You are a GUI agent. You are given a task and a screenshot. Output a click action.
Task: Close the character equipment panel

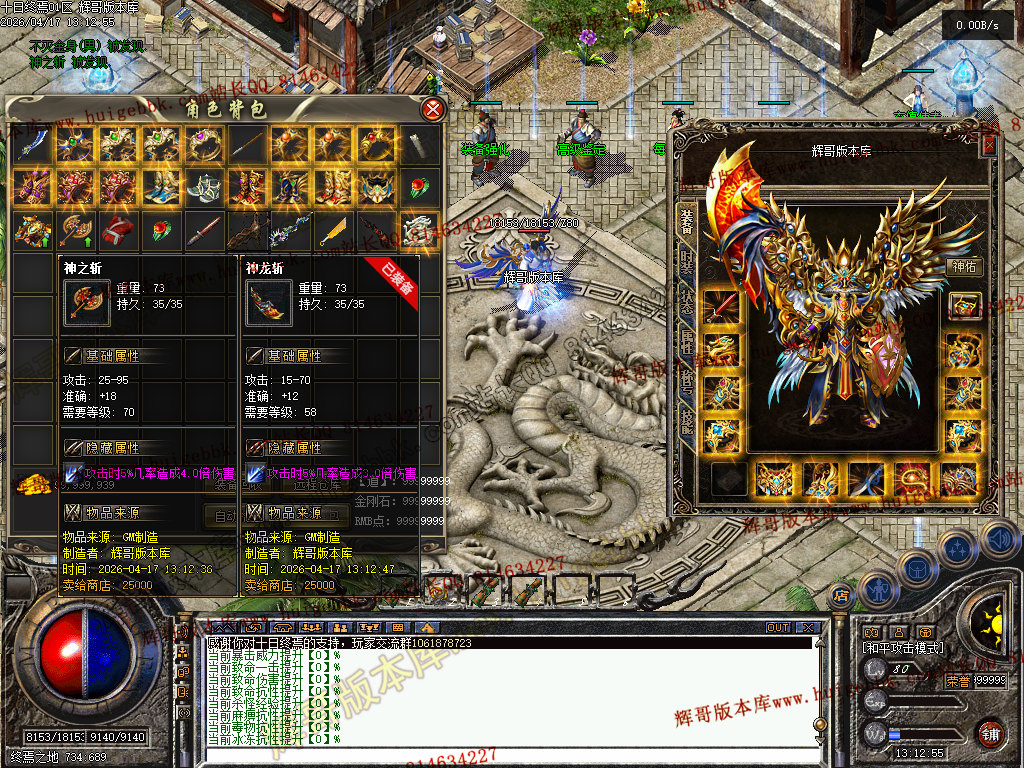(990, 145)
